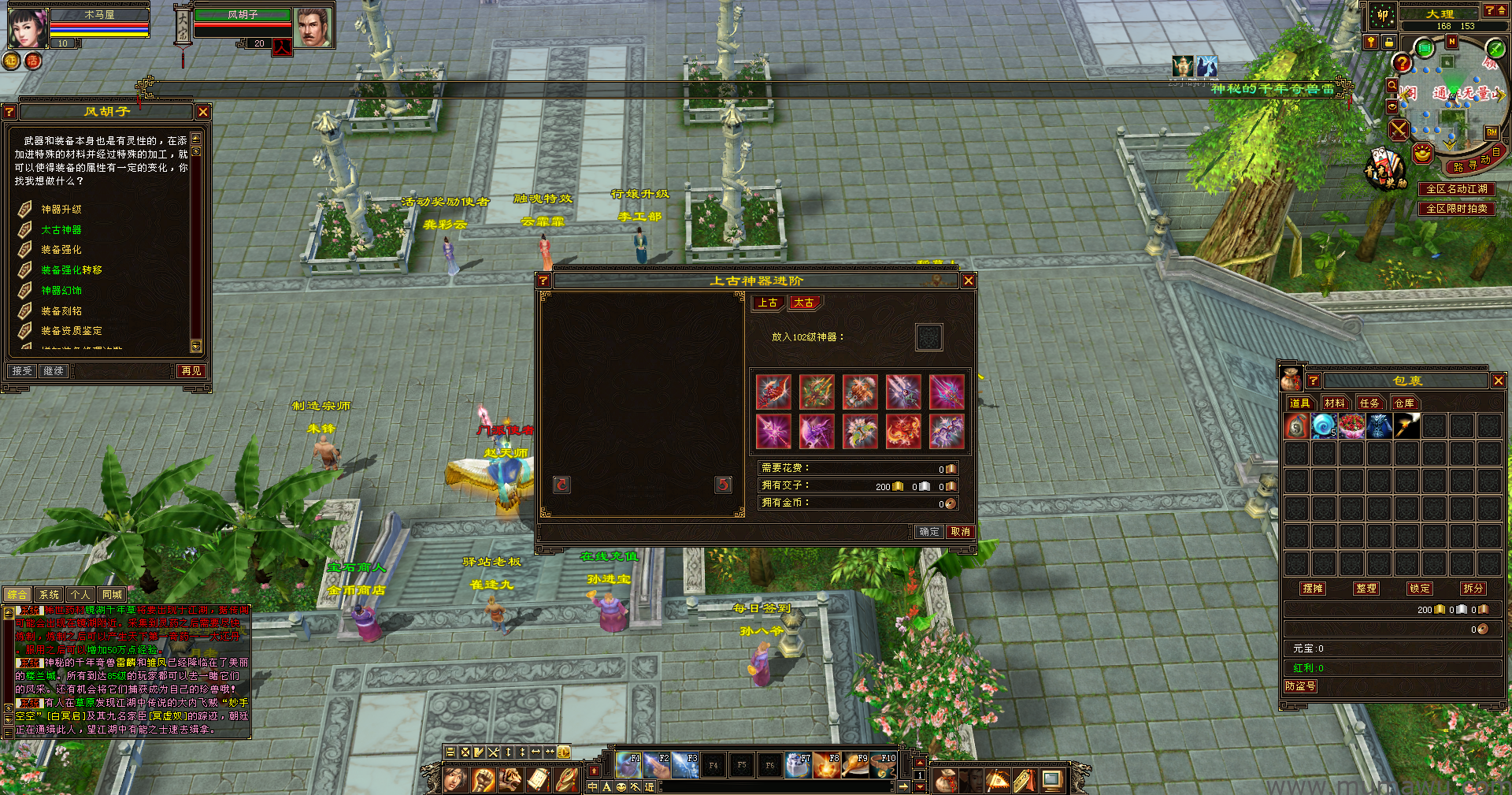This screenshot has height=795, width=1512.
Task: Open the 全区限时拍卖 auction button
Action: pyautogui.click(x=1457, y=209)
